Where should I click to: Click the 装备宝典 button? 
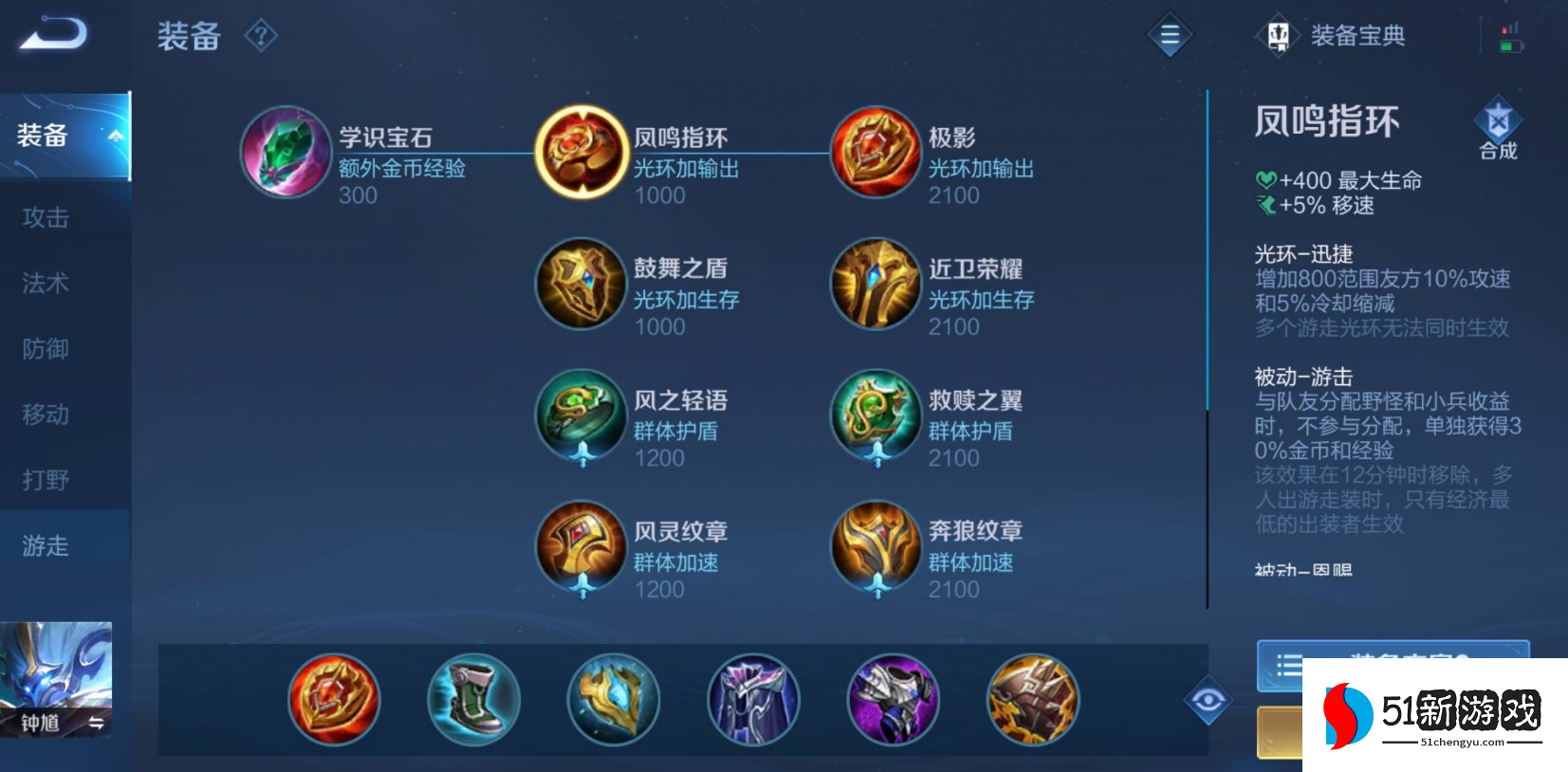1356,35
